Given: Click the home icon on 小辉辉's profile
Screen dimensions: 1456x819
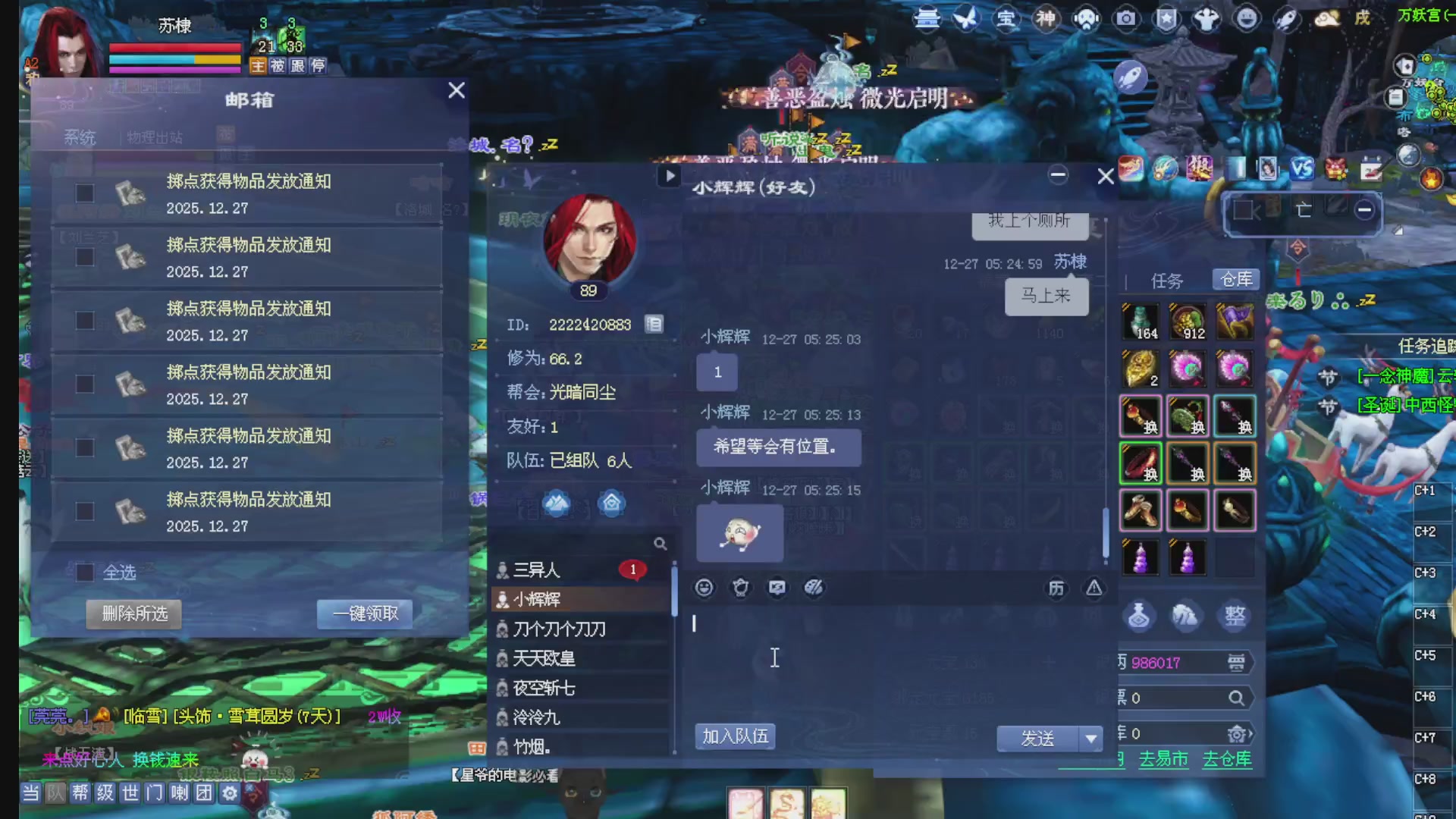Looking at the screenshot, I should [611, 503].
